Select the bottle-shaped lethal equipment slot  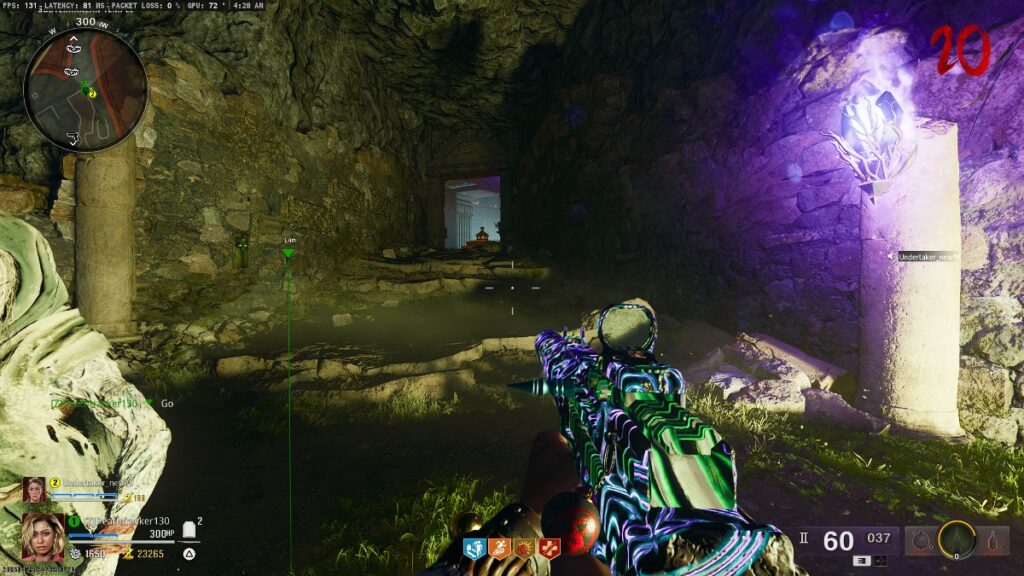pyautogui.click(x=992, y=541)
